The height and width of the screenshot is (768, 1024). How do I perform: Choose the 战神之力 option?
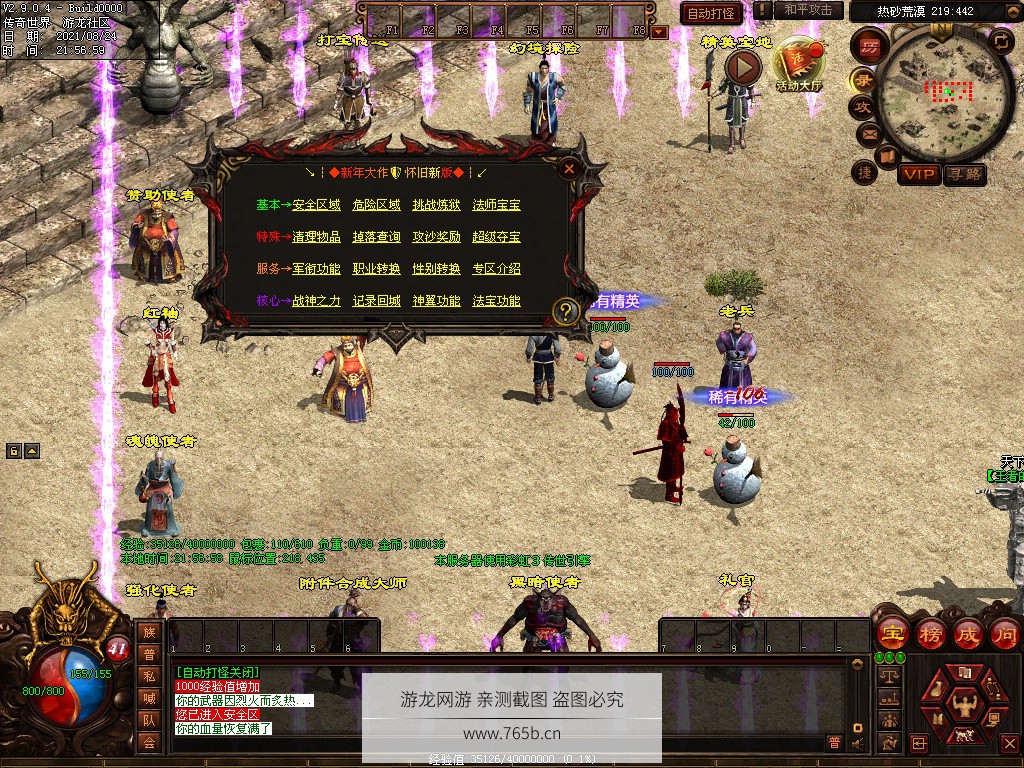tap(316, 301)
